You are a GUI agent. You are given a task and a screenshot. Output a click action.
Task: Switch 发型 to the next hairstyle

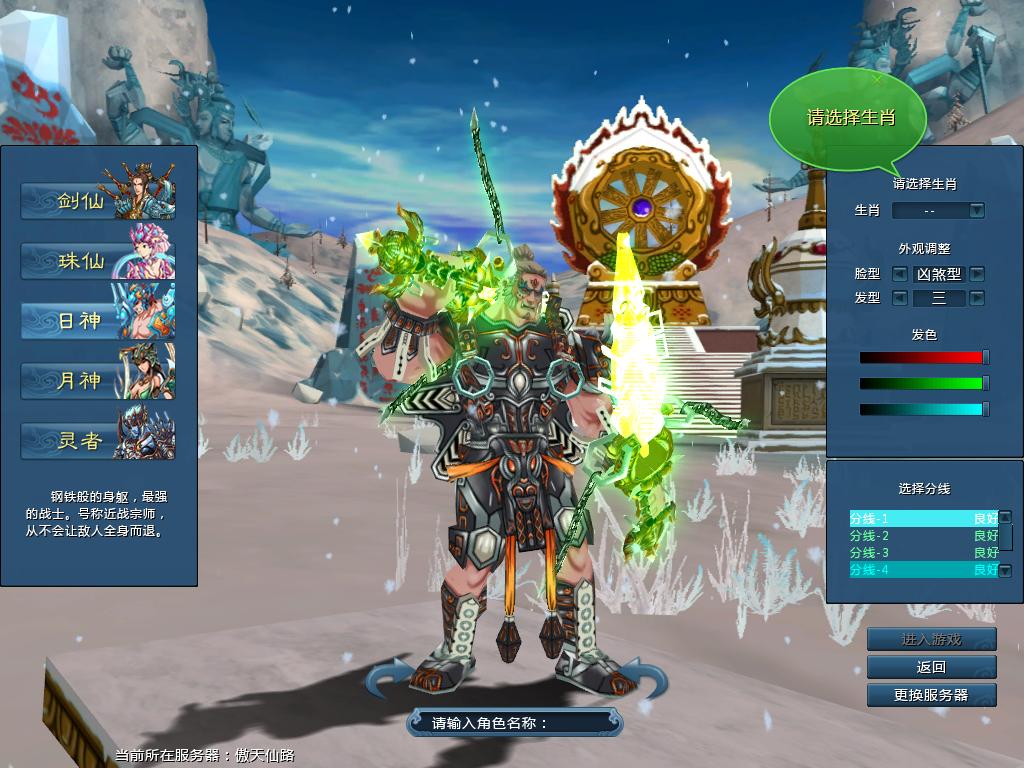click(977, 298)
